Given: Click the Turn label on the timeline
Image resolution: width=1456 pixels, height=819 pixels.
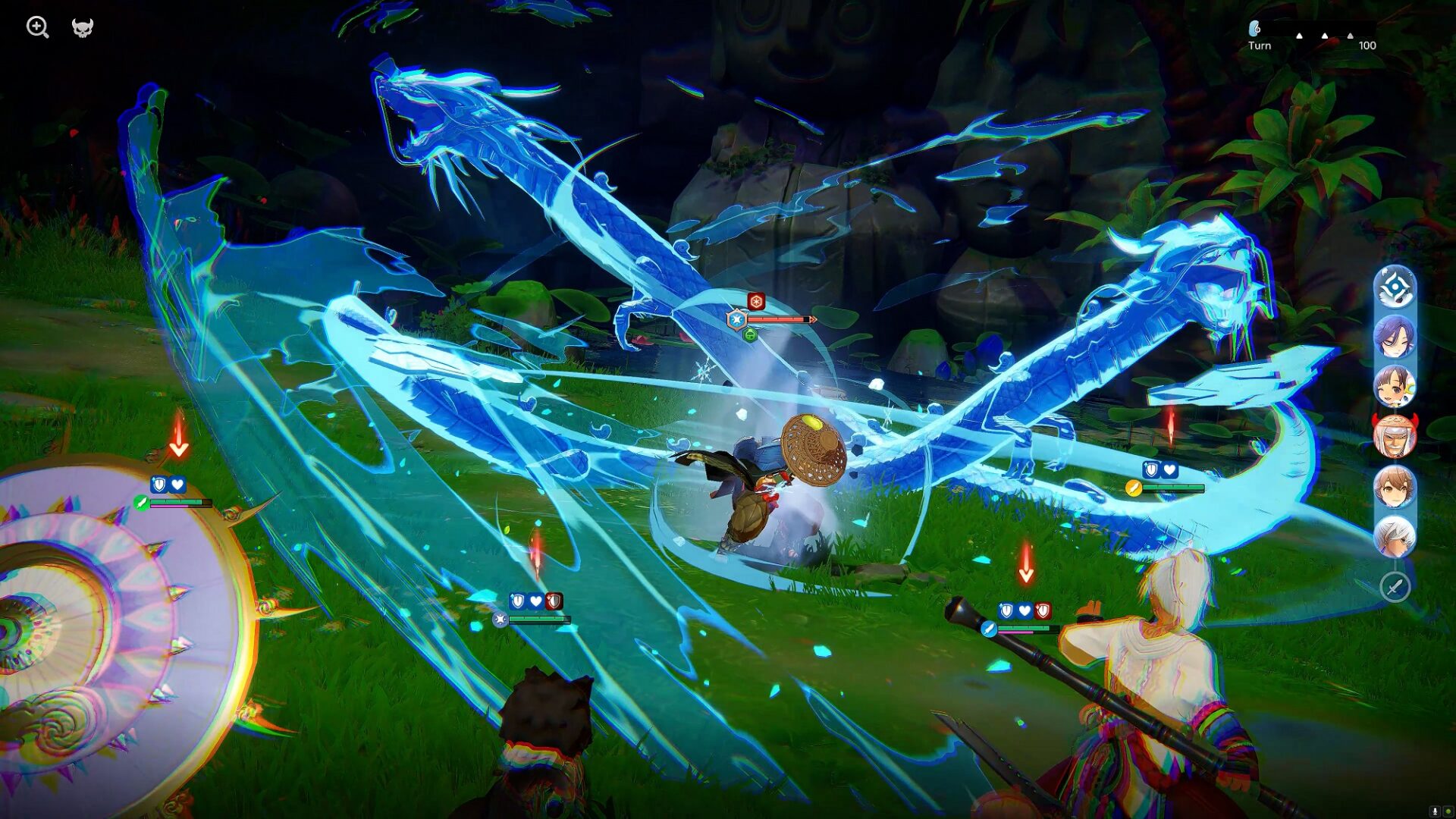Looking at the screenshot, I should click(x=1260, y=45).
